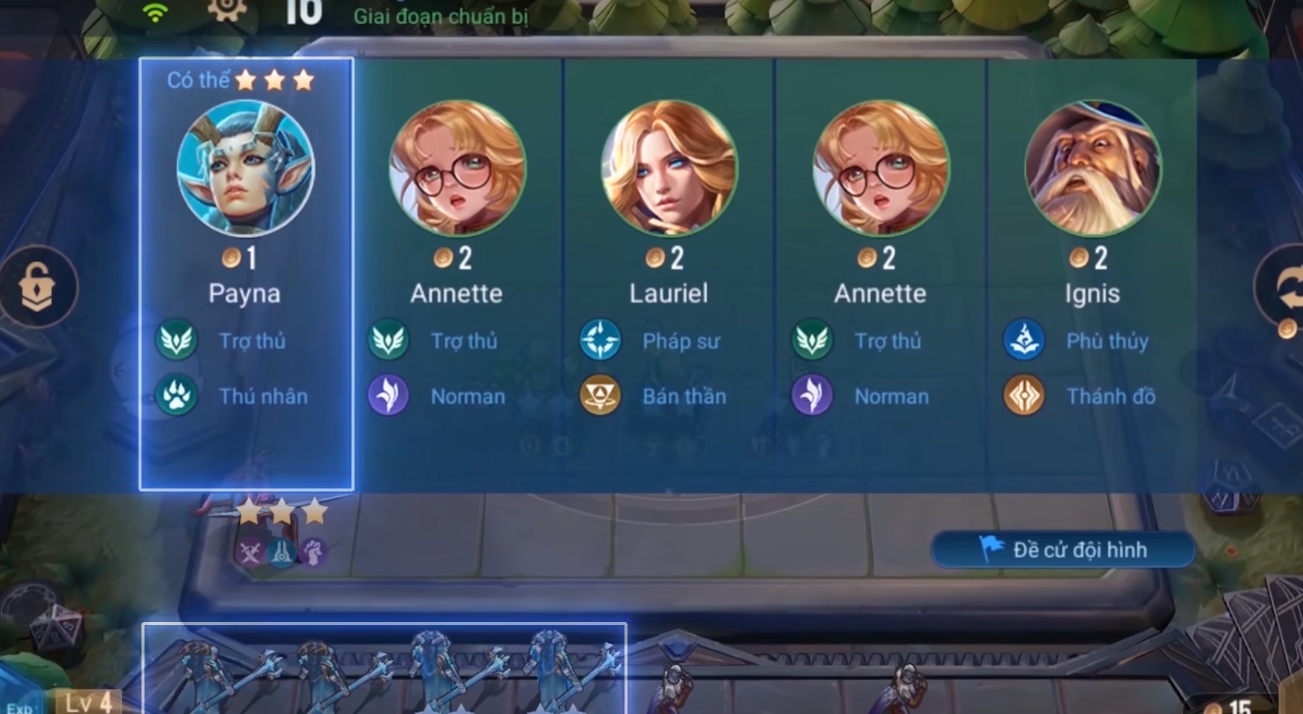The height and width of the screenshot is (714, 1303).
Task: Open the Đề cử đội hình recommendation
Action: pos(1063,550)
